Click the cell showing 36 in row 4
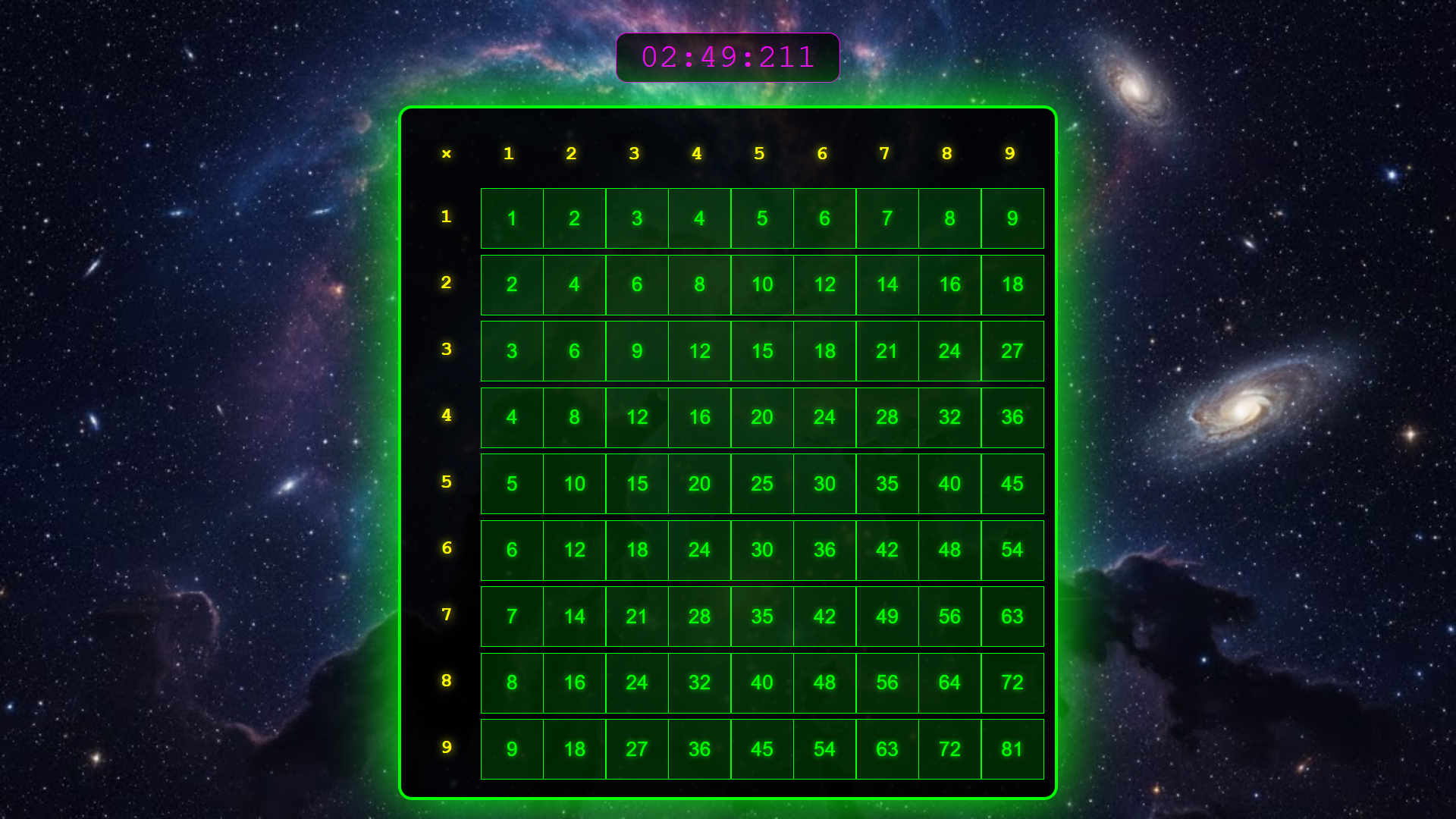The image size is (1456, 819). tap(1012, 417)
